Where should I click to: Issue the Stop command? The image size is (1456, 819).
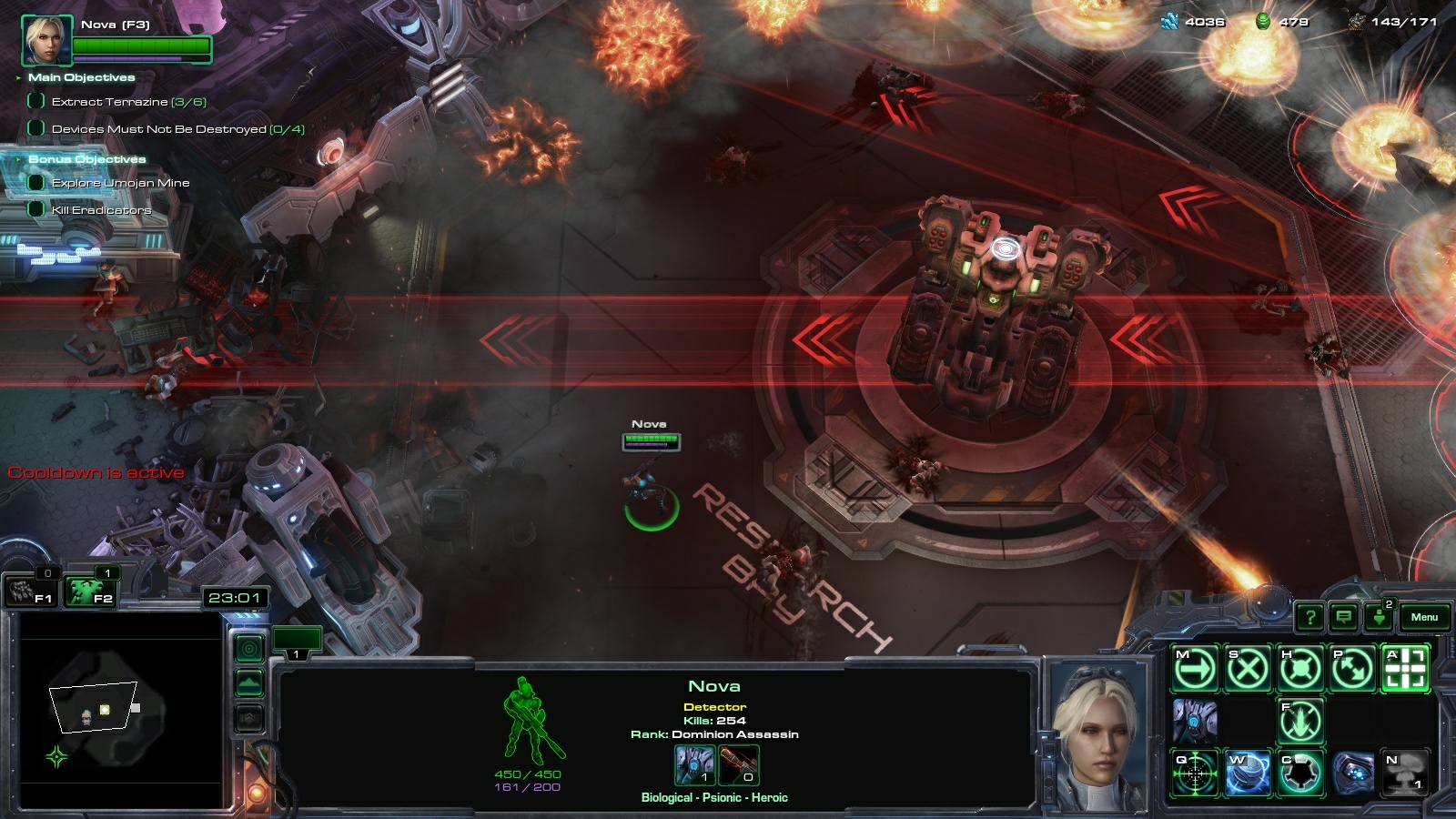[1248, 671]
